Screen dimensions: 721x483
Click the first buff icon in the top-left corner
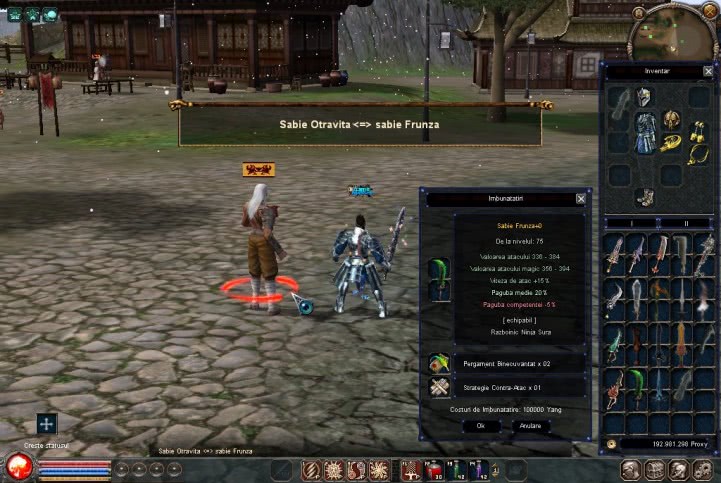click(12, 14)
